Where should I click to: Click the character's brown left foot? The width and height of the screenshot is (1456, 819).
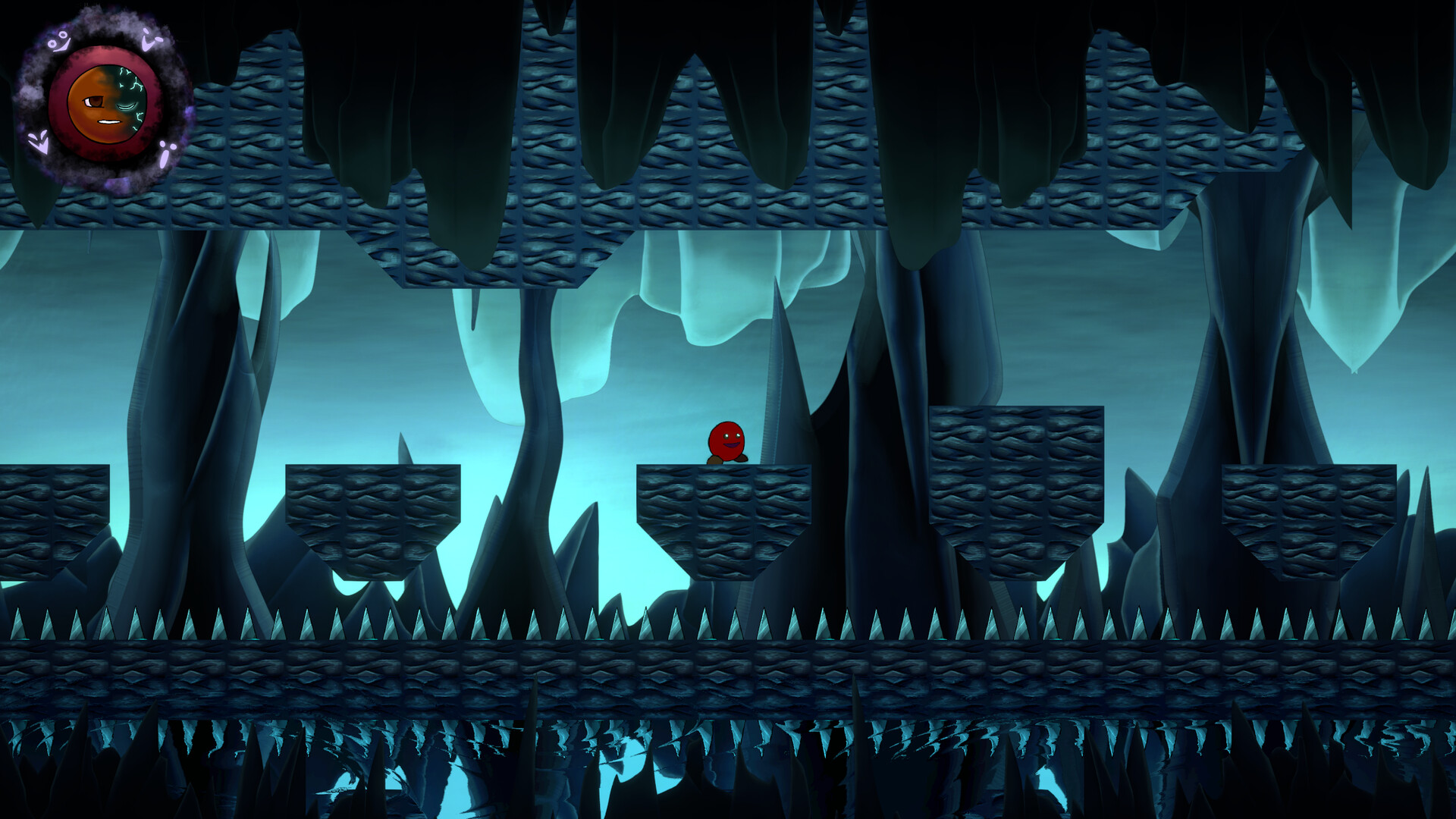(715, 460)
